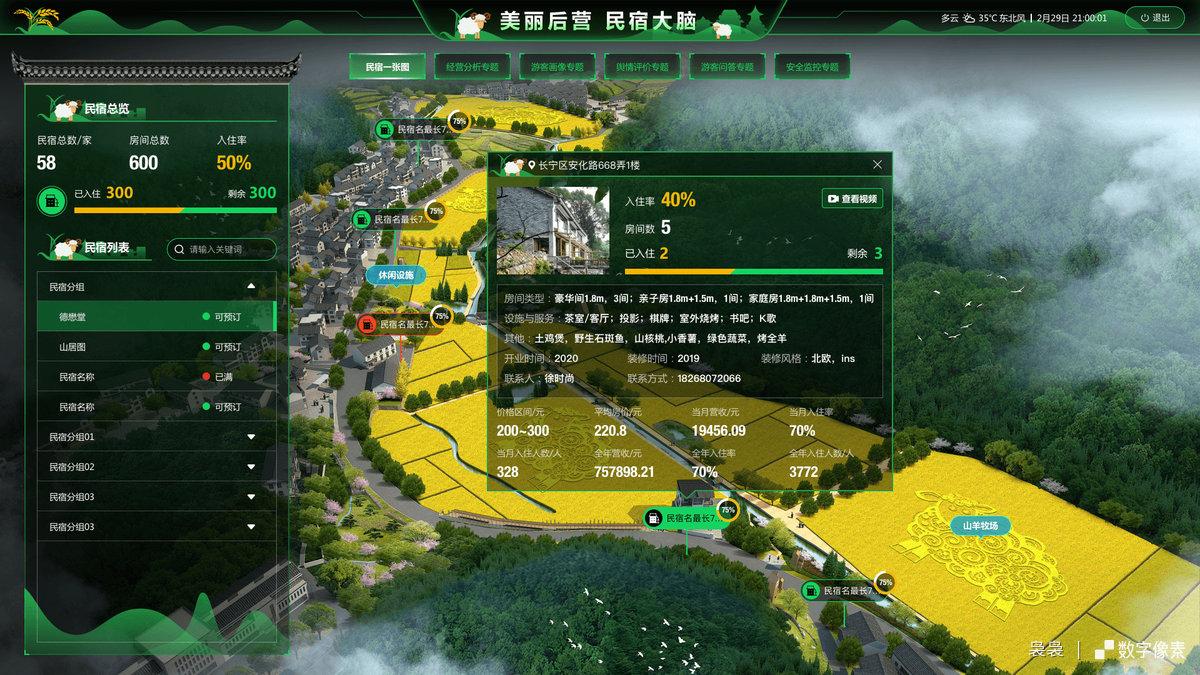The height and width of the screenshot is (675, 1200).
Task: Click the 退出 exit button
Action: (1155, 18)
